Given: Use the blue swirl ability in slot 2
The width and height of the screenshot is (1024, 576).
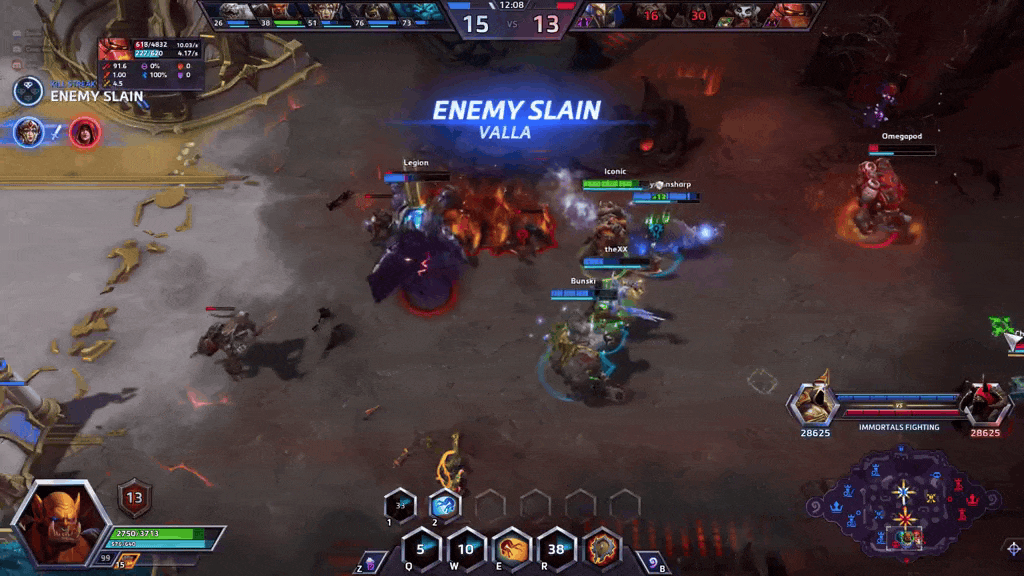Looking at the screenshot, I should [x=444, y=506].
